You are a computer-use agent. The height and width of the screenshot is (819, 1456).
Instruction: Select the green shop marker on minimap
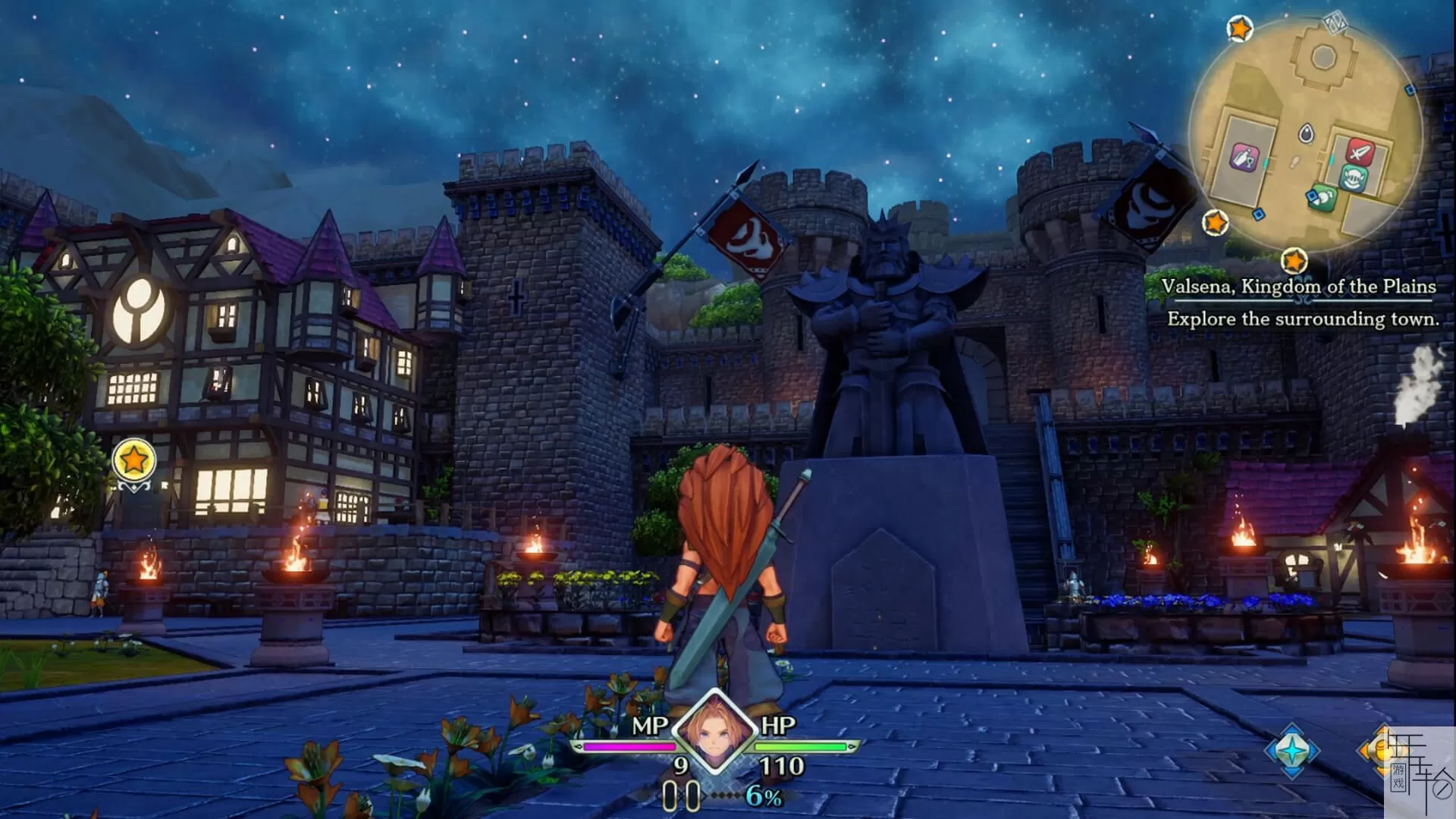point(1324,197)
